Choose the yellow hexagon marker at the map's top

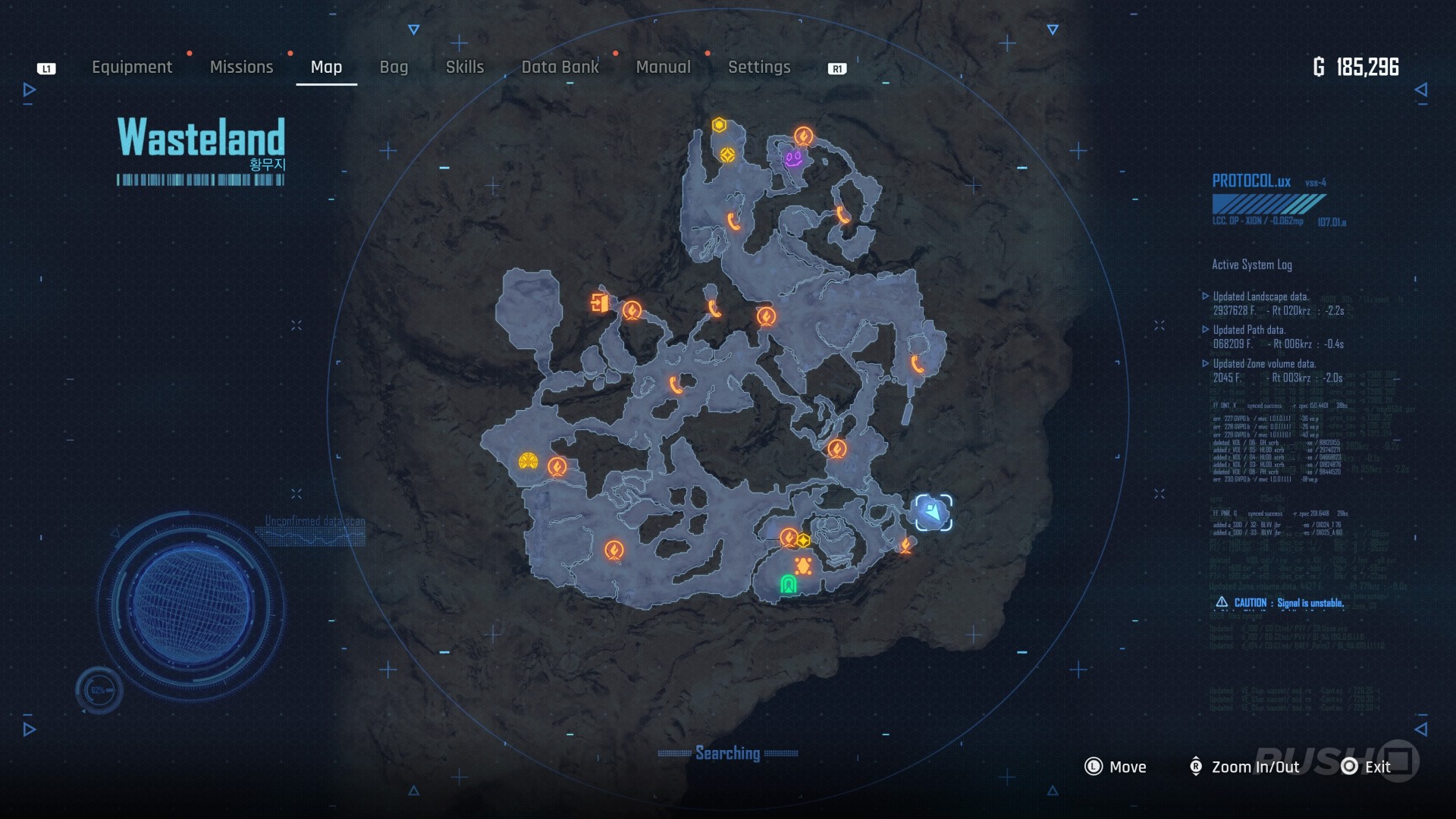pyautogui.click(x=719, y=125)
